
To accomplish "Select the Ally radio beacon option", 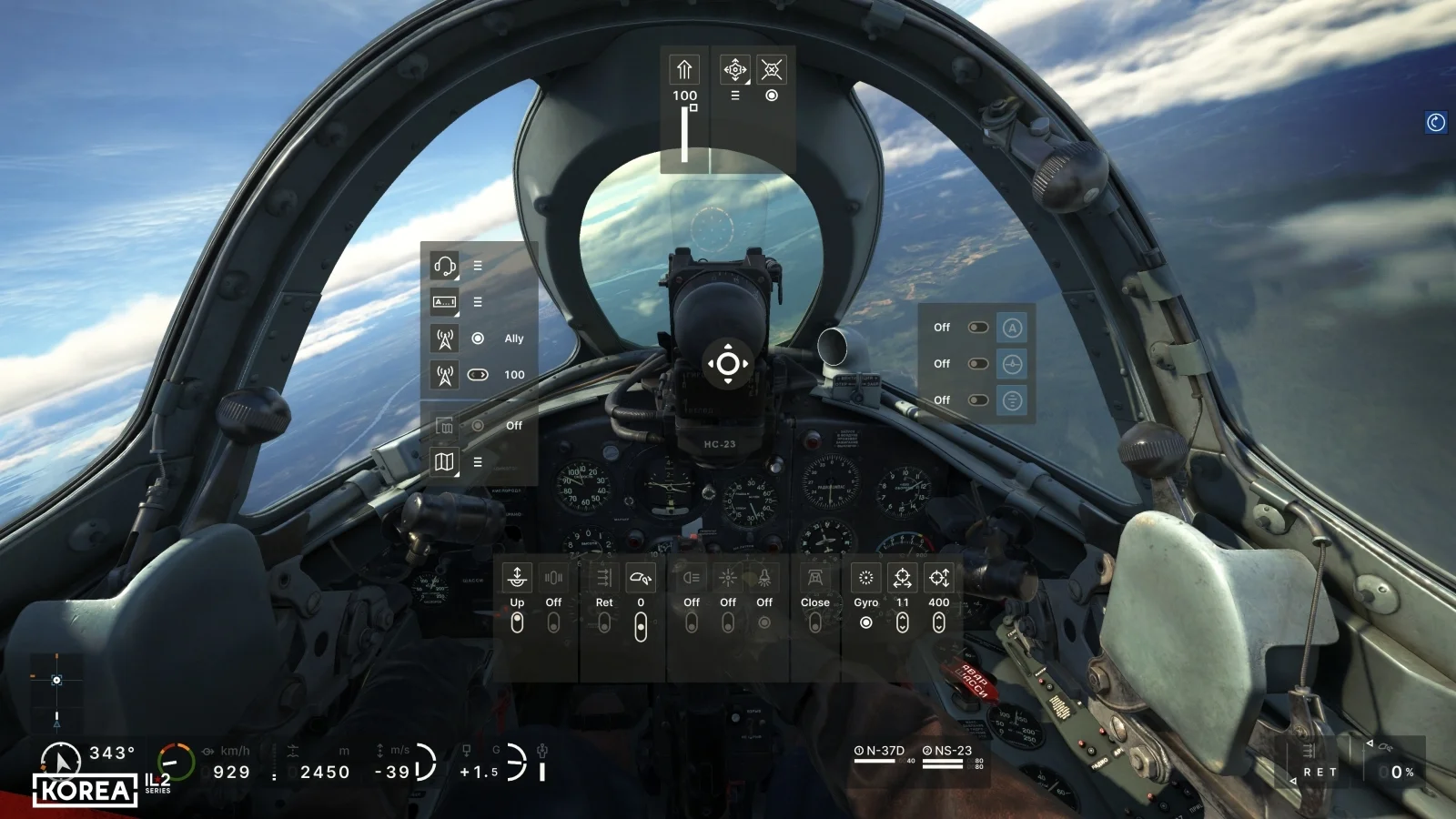I will click(x=478, y=339).
